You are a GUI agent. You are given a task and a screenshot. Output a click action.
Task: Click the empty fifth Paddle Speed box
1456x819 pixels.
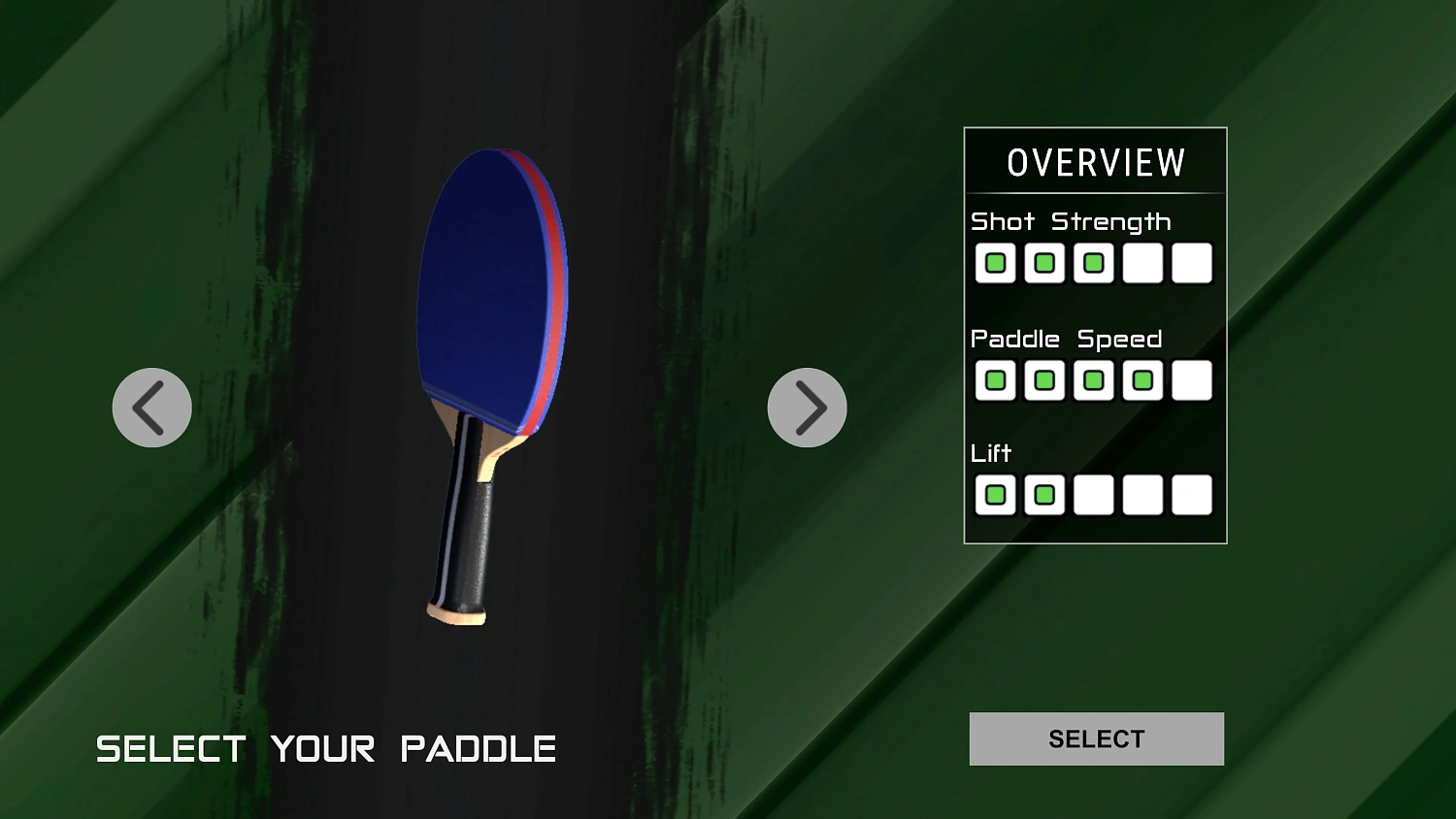coord(1192,380)
